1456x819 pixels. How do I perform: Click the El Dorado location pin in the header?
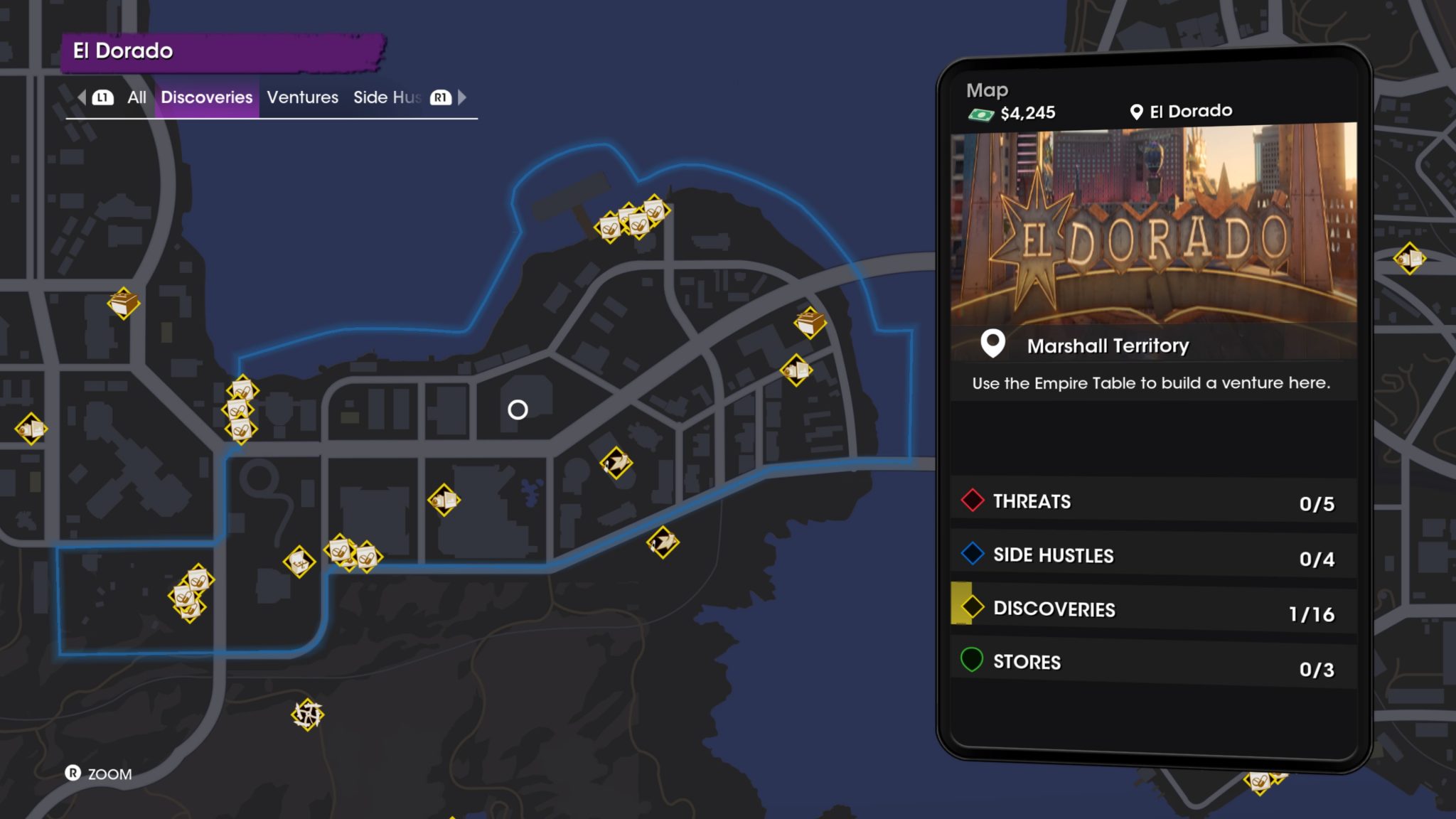[x=1135, y=111]
